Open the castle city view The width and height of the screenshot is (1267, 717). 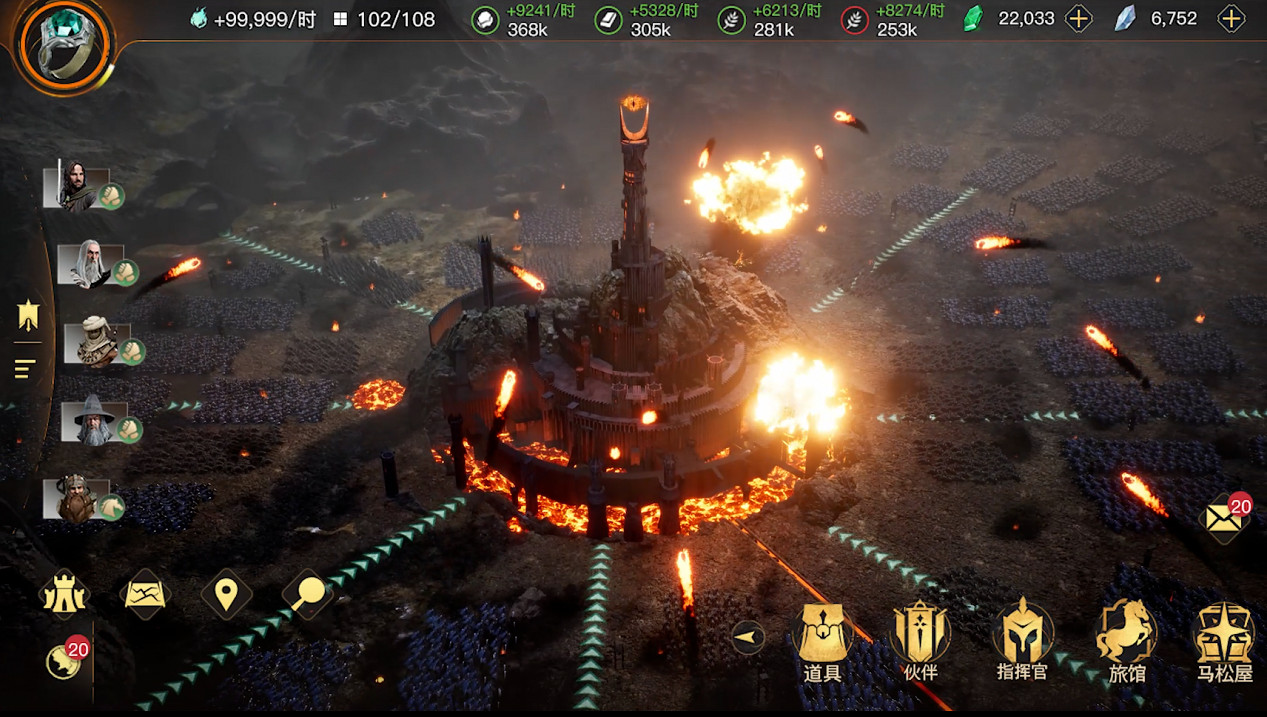point(63,596)
